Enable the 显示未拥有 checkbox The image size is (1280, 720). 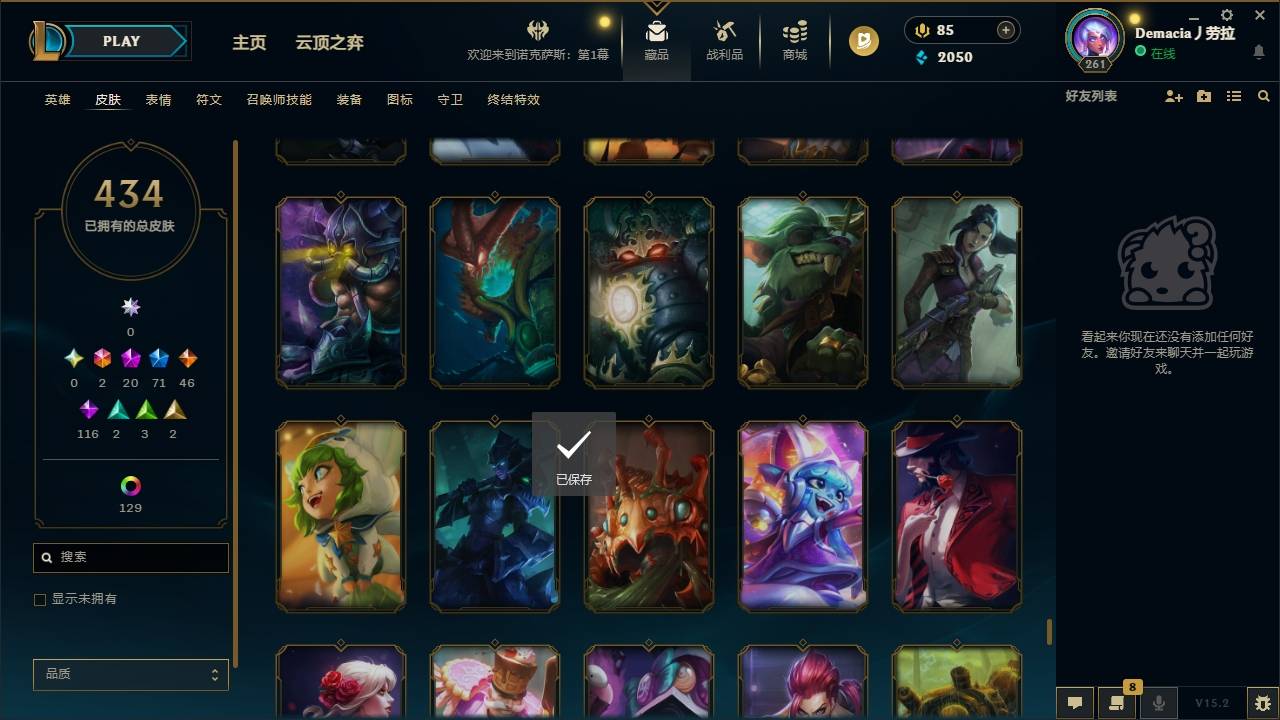point(40,599)
